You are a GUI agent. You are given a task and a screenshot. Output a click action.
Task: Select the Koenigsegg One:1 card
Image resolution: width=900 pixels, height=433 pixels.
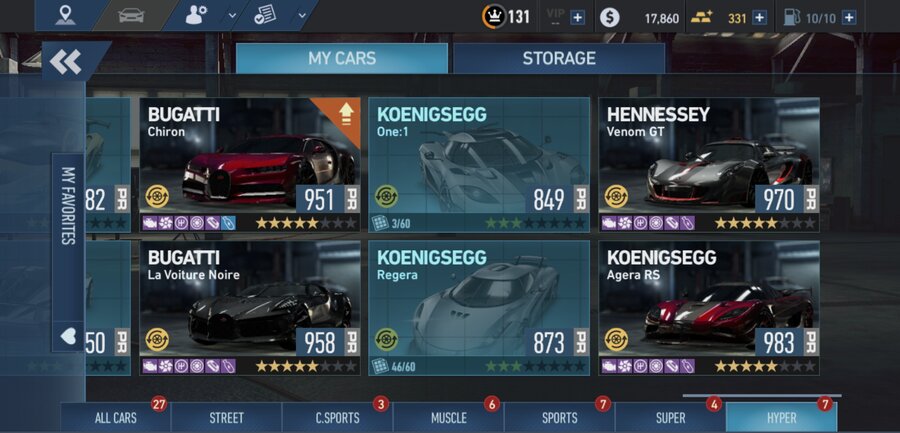point(478,165)
